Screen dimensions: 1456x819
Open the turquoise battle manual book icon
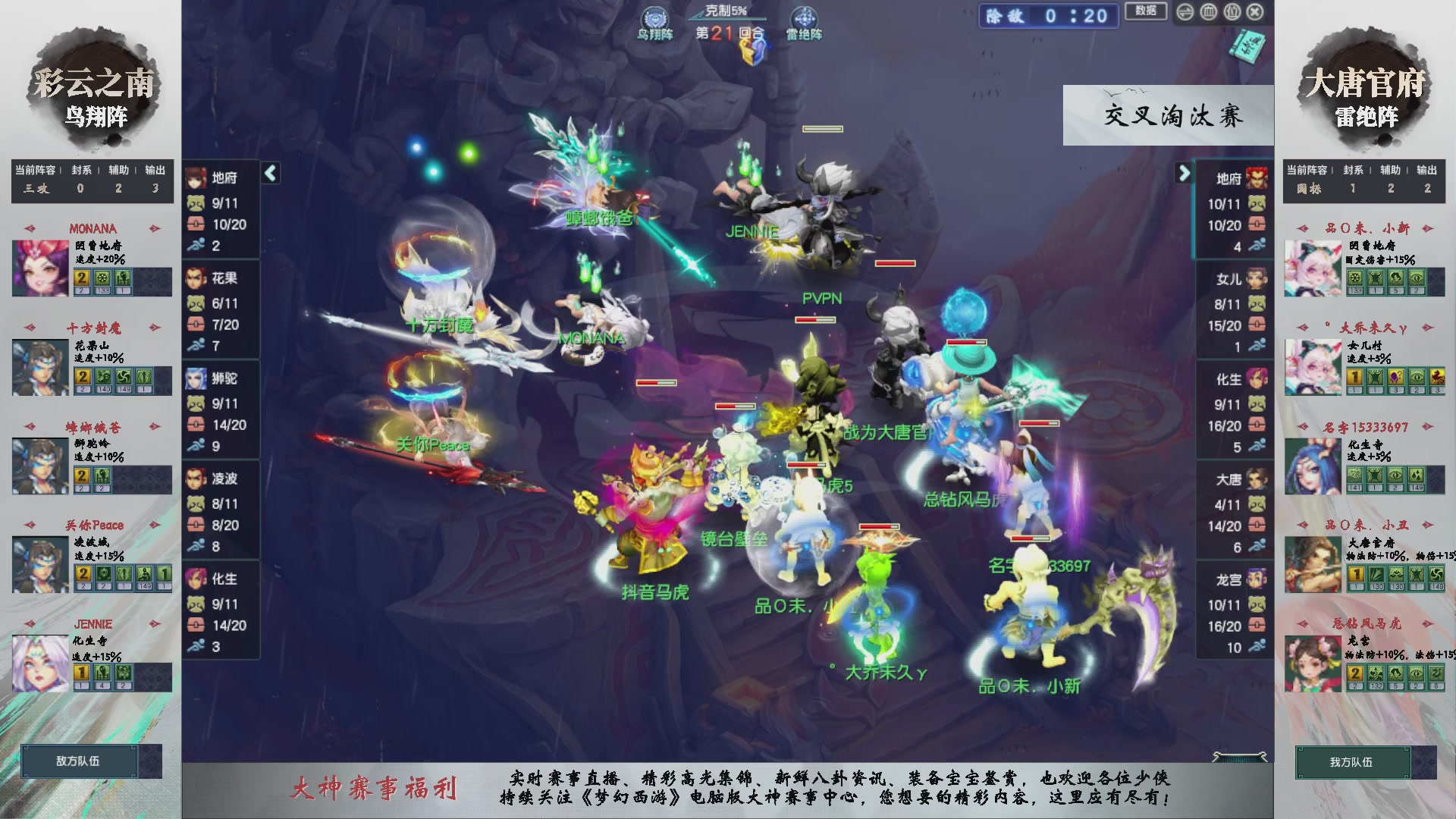coord(1246,47)
